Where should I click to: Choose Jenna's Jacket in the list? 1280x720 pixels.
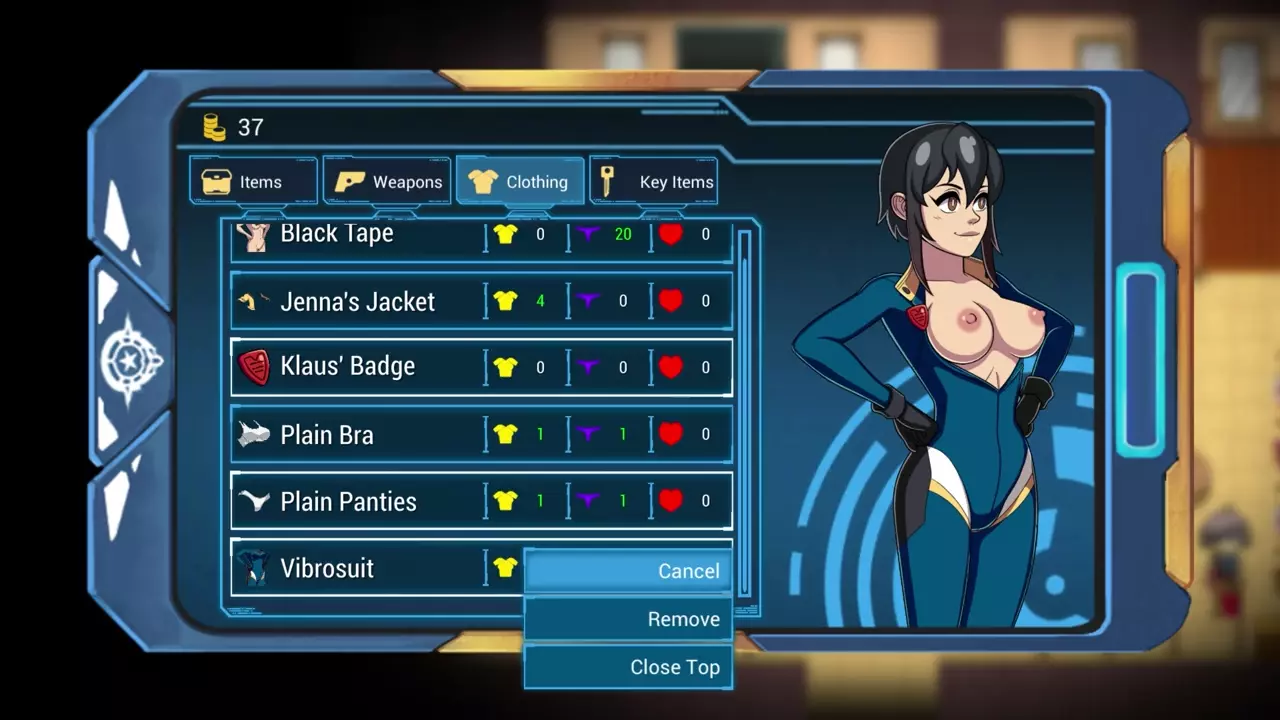point(357,301)
